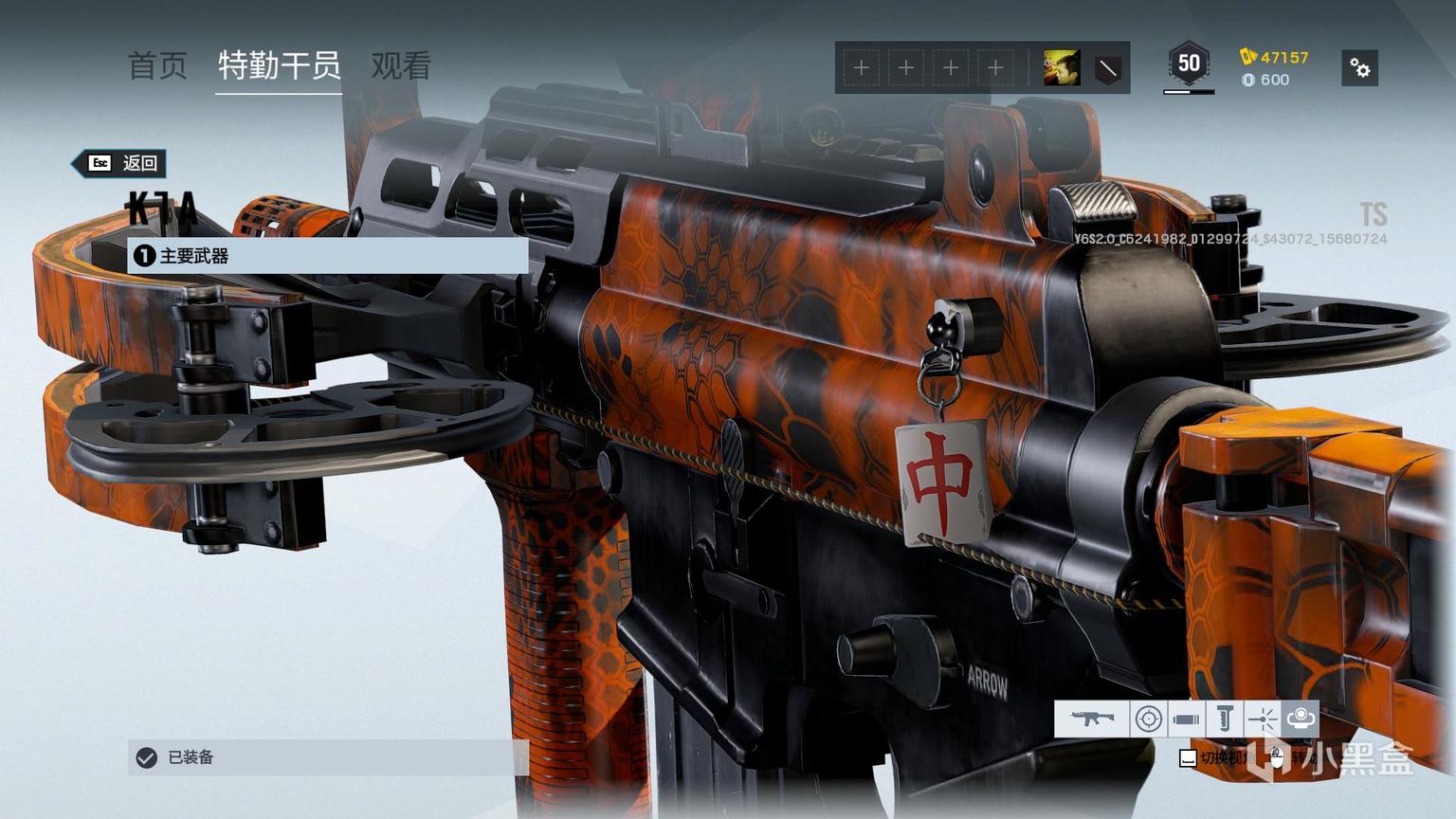This screenshot has width=1456, height=819.
Task: Open the vertical grip attachment category
Action: pos(1224,719)
